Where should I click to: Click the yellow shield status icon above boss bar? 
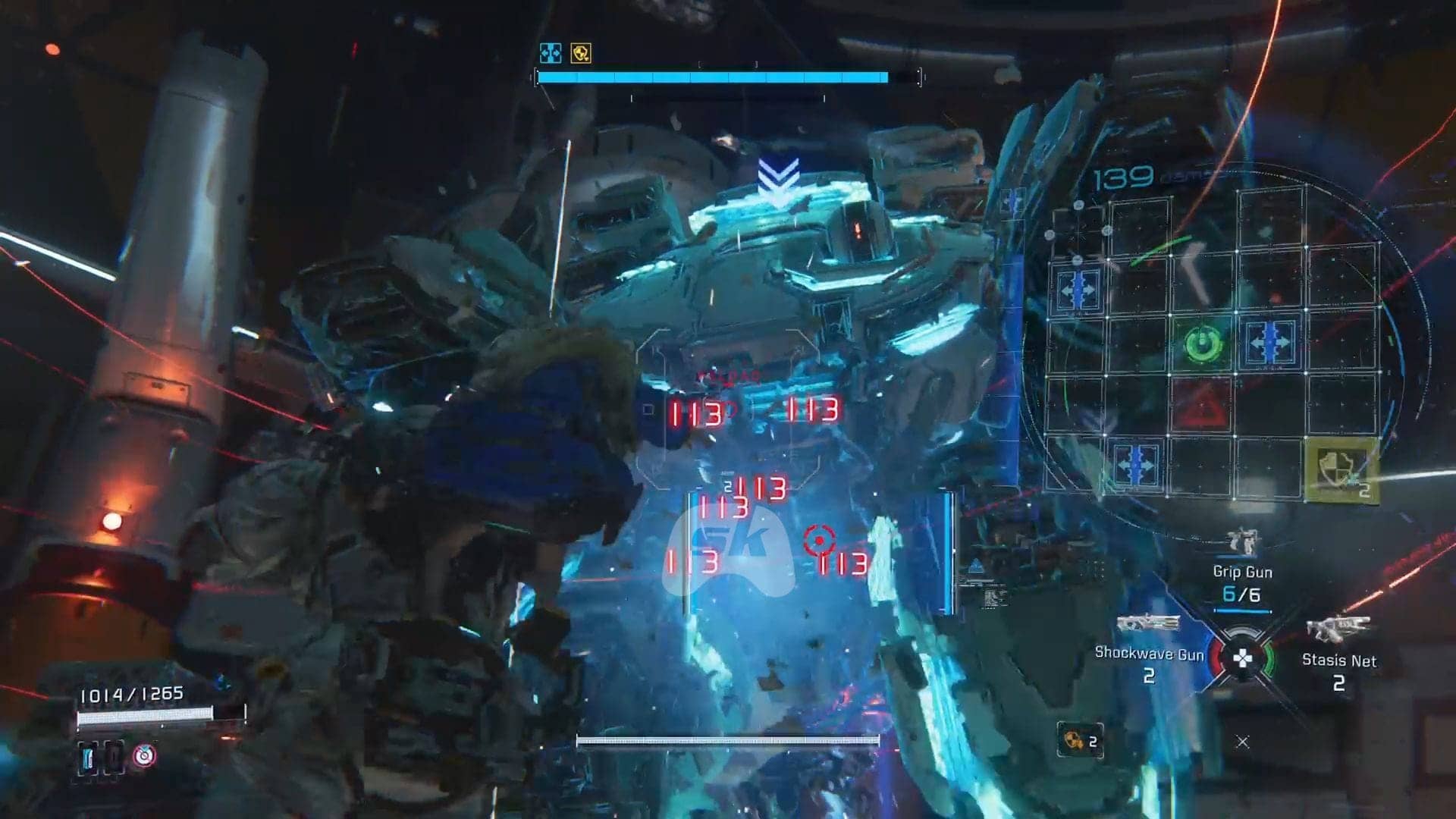581,53
